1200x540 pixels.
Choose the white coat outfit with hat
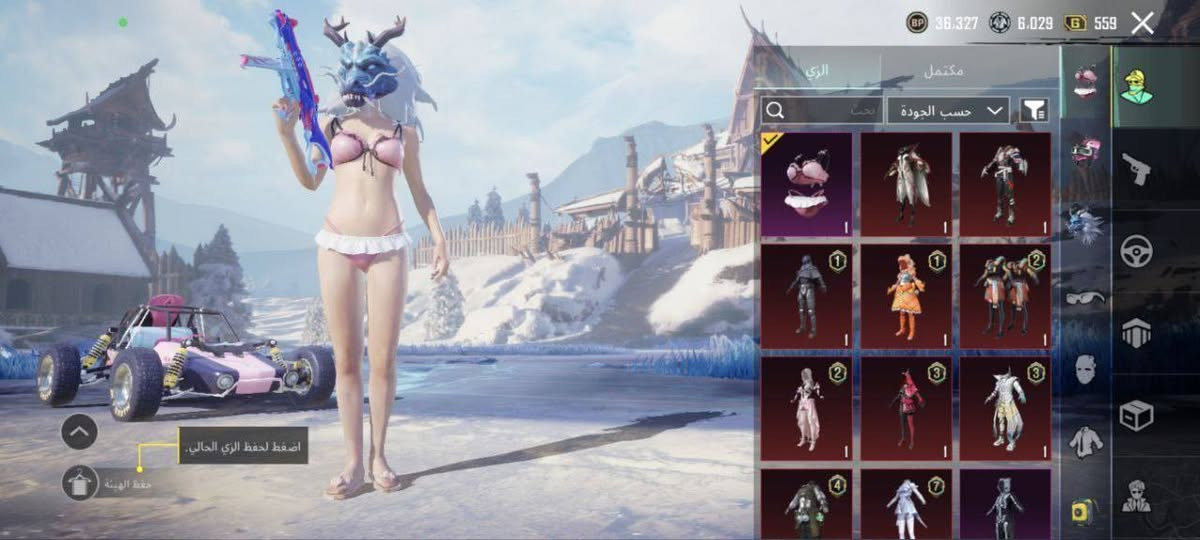tap(906, 184)
